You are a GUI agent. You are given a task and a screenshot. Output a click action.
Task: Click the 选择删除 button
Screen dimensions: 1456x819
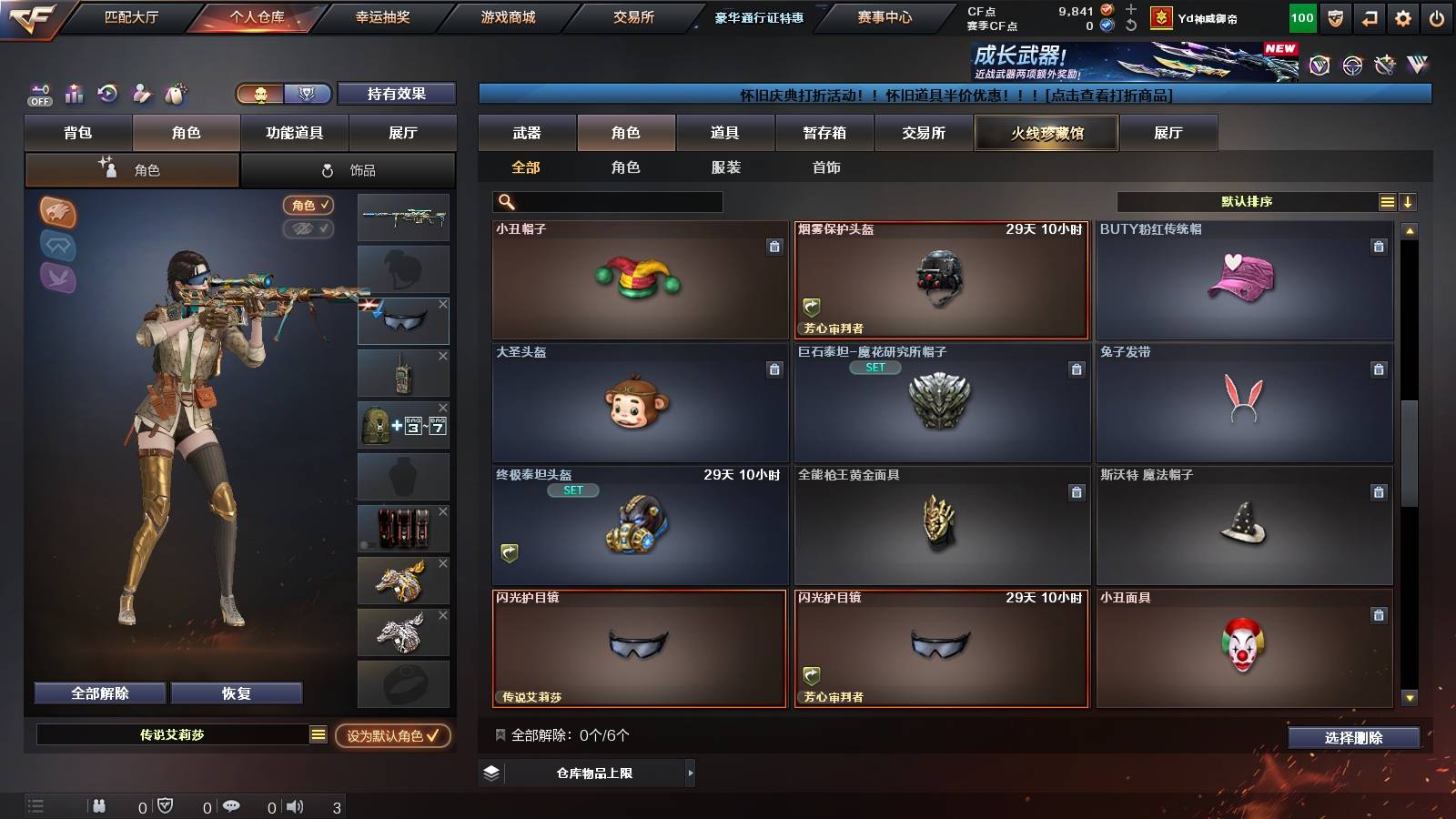tap(1353, 738)
